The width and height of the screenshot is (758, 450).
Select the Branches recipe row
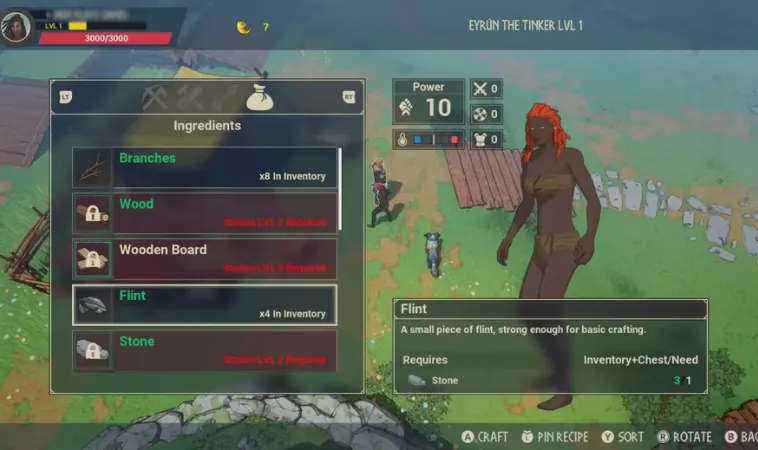pyautogui.click(x=205, y=167)
